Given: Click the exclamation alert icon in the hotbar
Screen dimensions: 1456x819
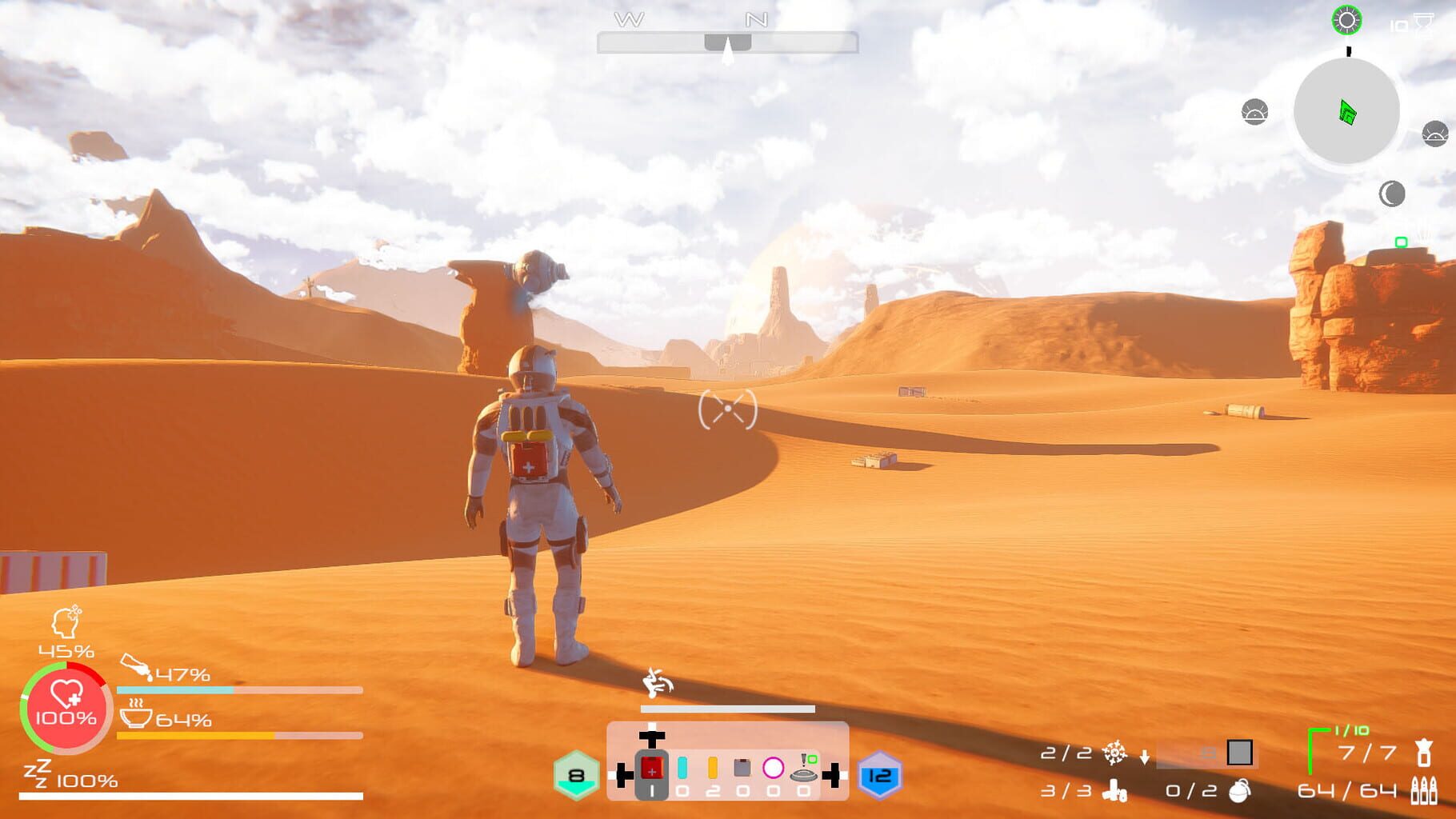Looking at the screenshot, I should coord(803,760).
